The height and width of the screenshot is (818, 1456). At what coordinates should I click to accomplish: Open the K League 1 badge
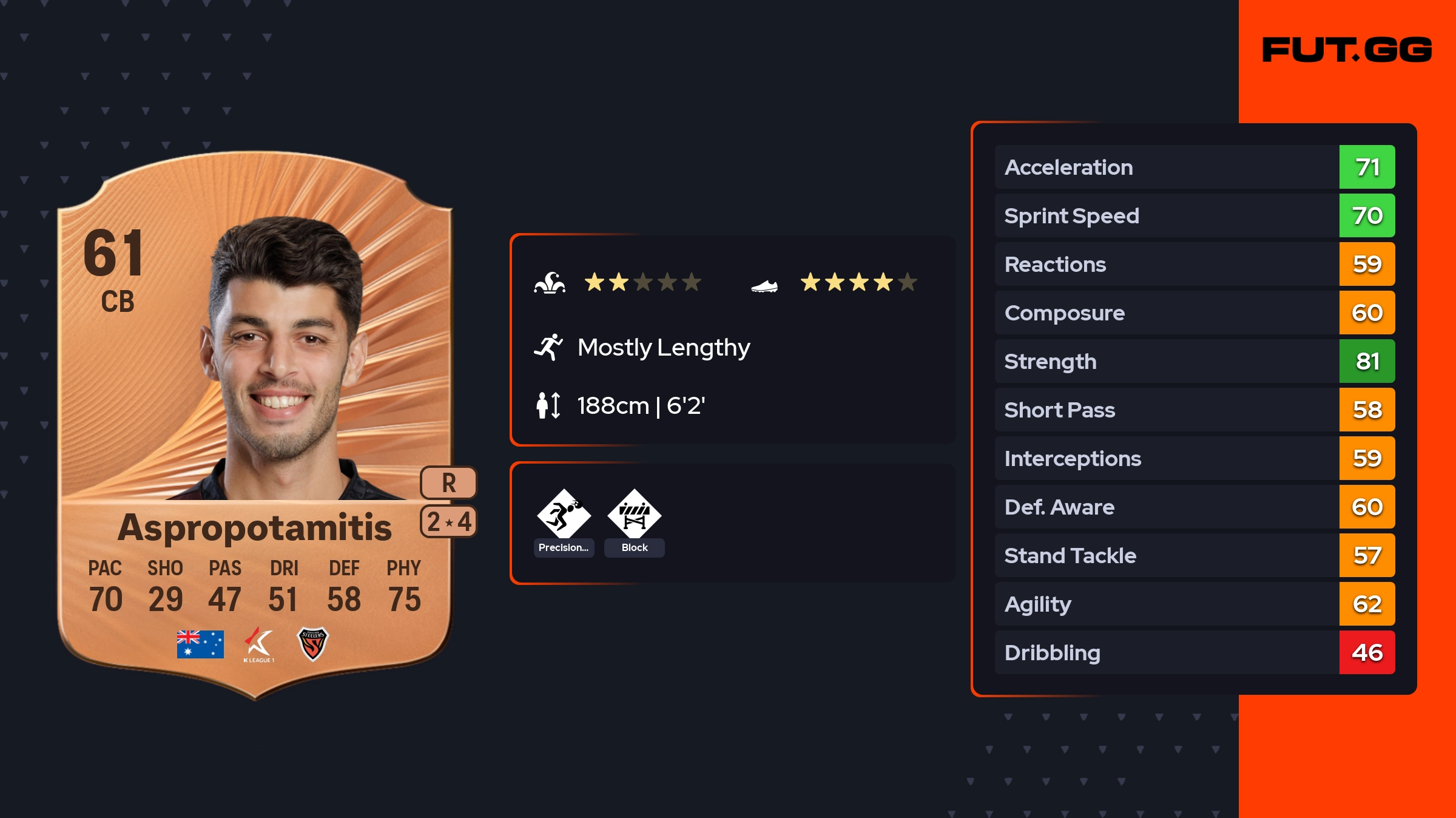(x=259, y=644)
